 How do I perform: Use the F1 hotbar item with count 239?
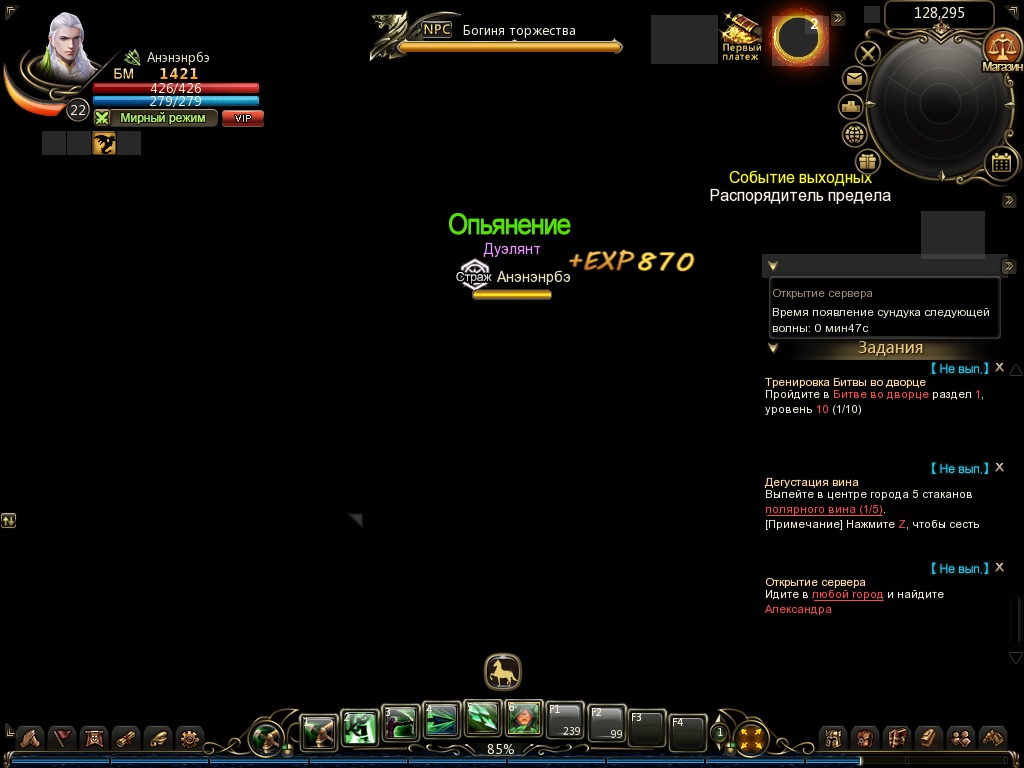pyautogui.click(x=565, y=720)
